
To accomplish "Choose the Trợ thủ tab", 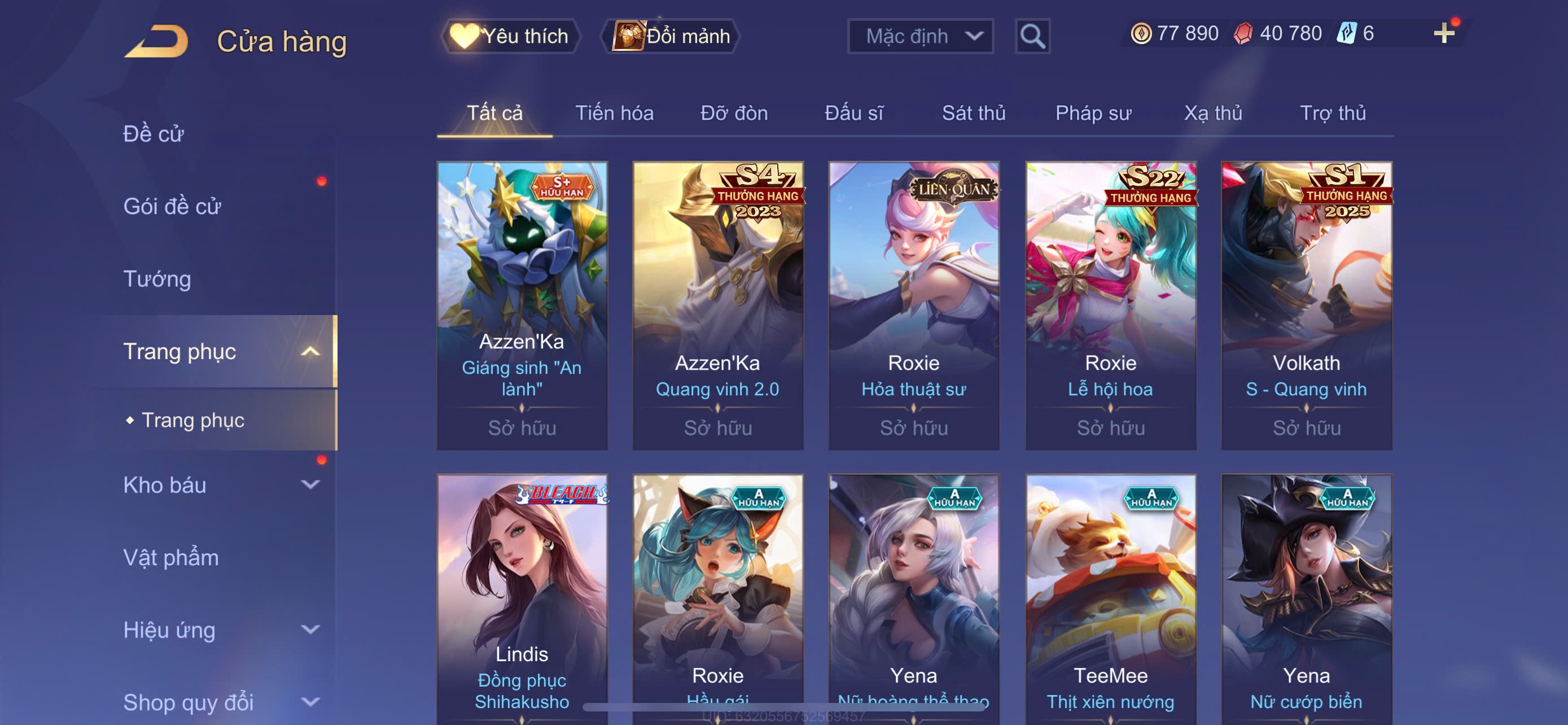I will pyautogui.click(x=1333, y=112).
